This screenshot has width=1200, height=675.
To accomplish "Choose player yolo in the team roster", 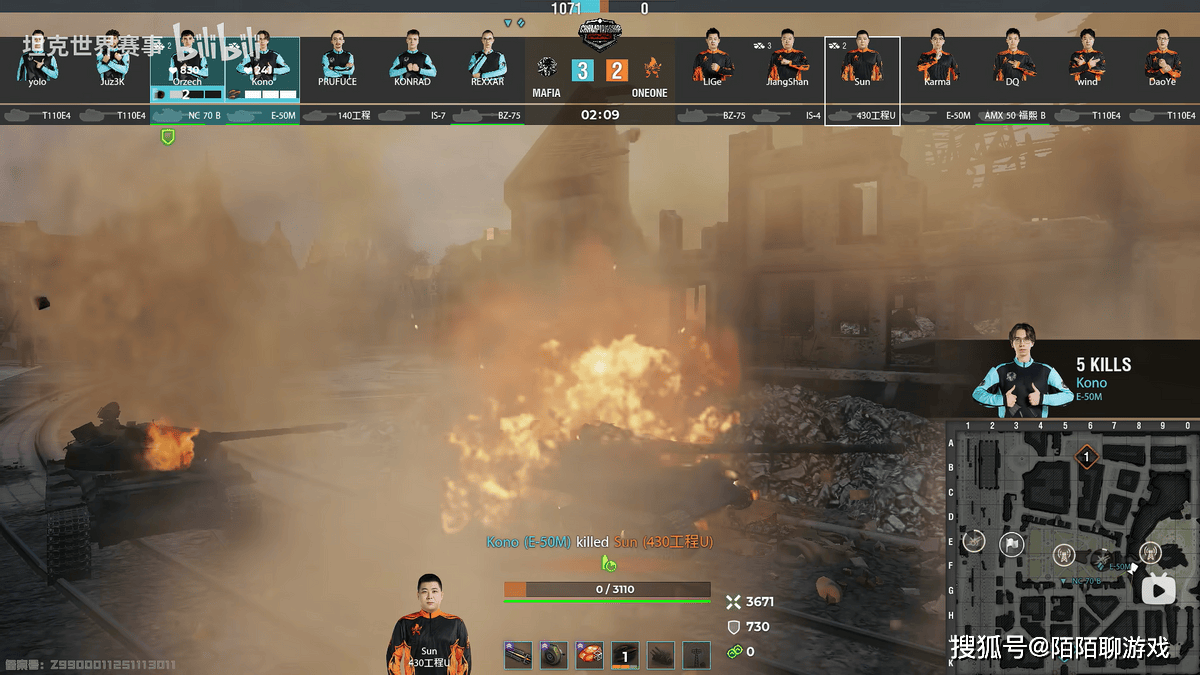I will [37, 60].
